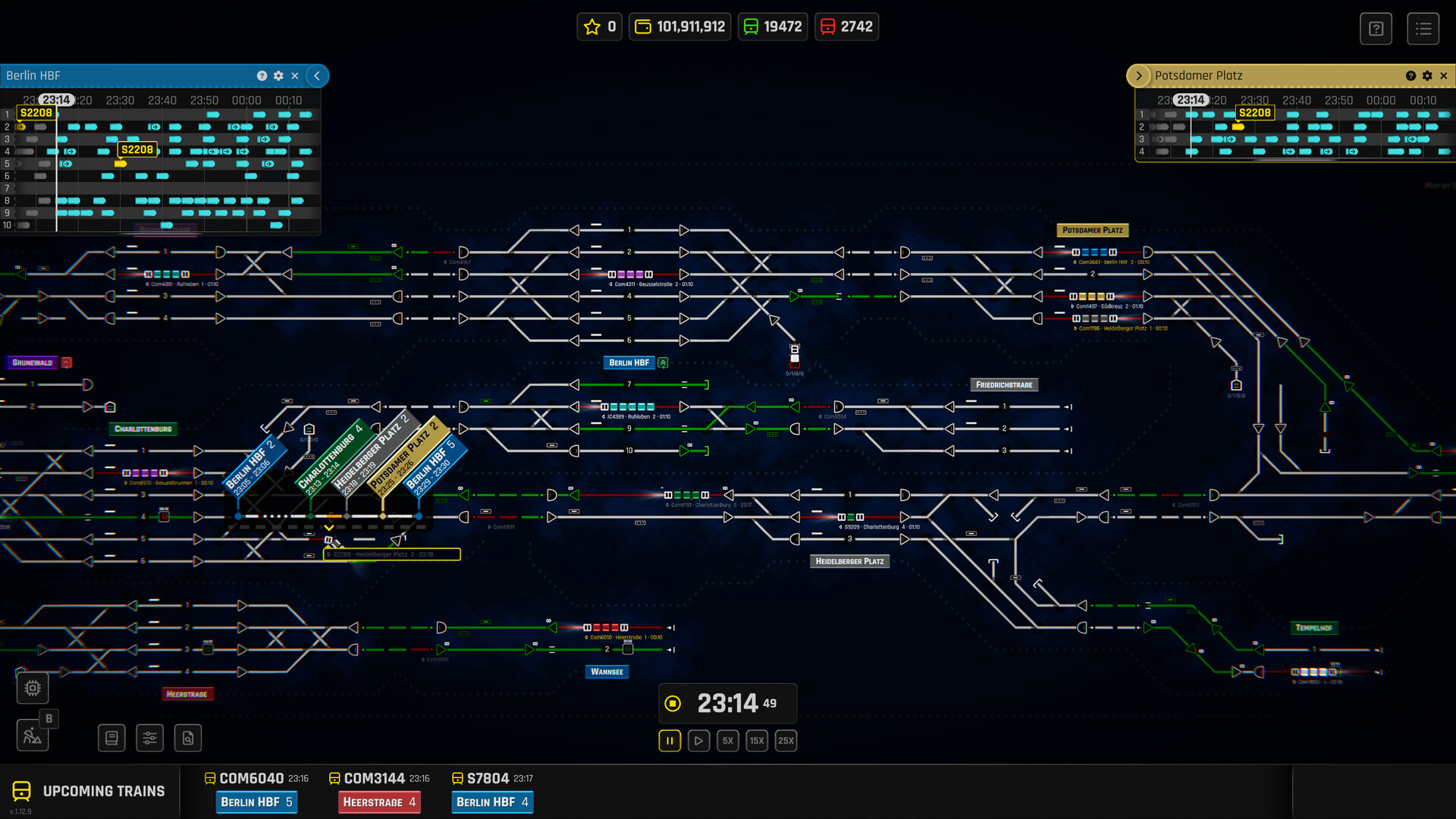Select the construction build mode tool
The image size is (1456, 819).
(x=33, y=736)
